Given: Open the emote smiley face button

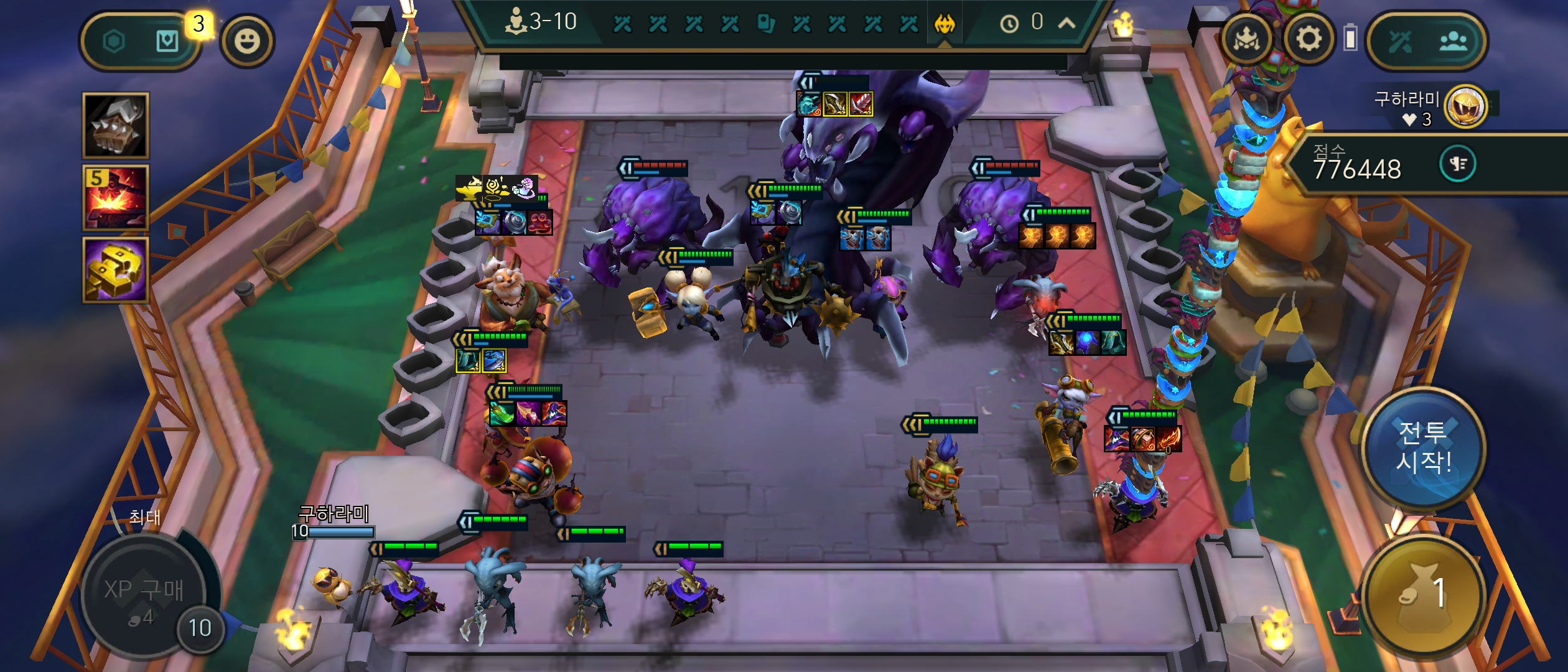Looking at the screenshot, I should point(247,42).
